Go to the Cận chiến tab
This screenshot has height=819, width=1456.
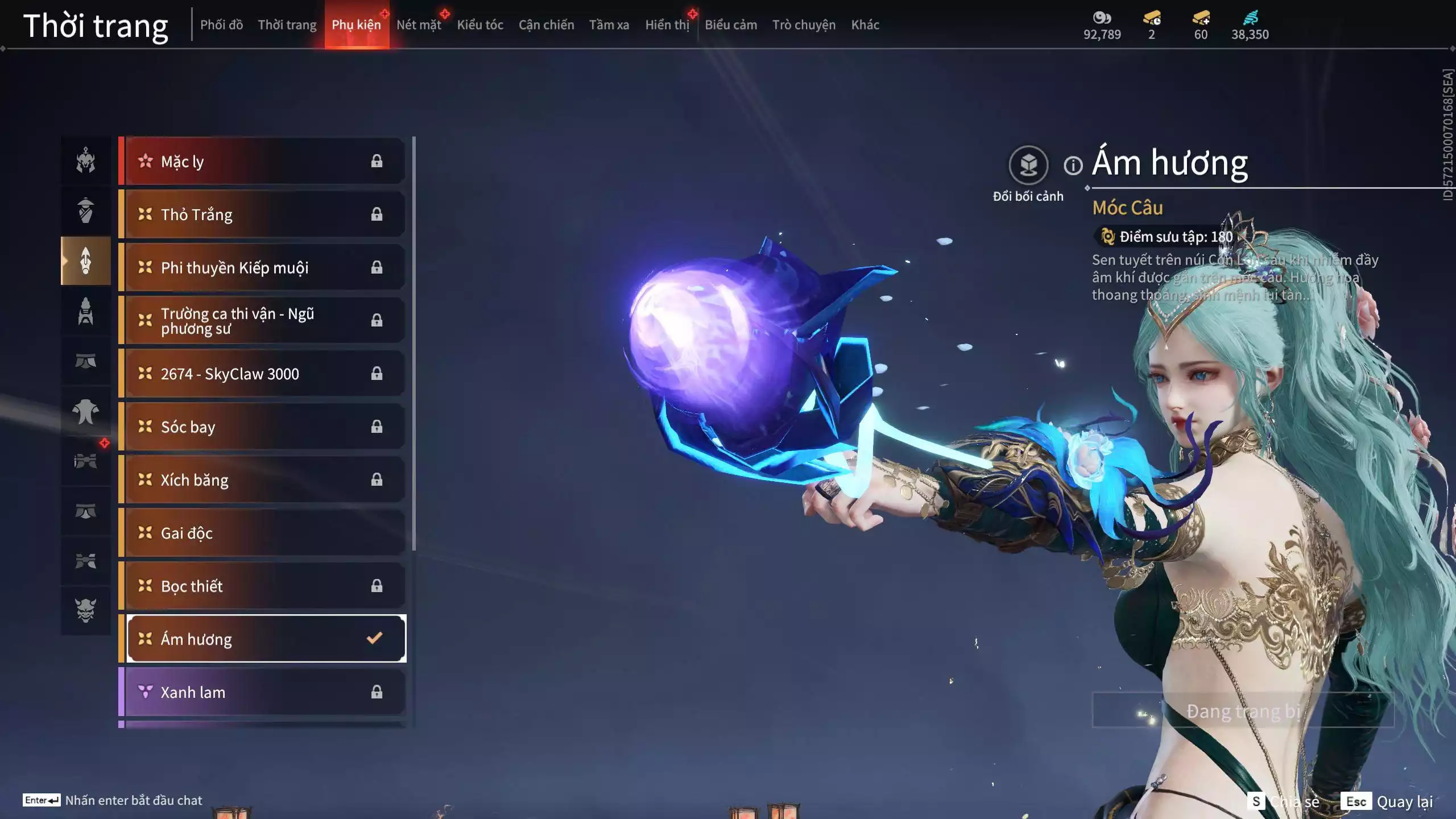coord(546,25)
